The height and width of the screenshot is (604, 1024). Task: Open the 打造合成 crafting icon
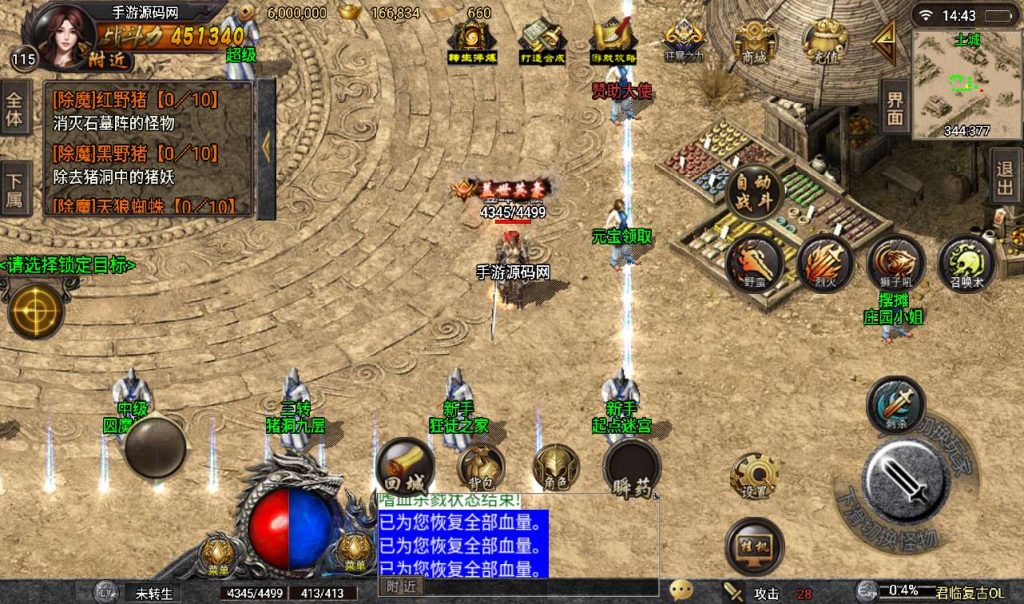coord(543,42)
